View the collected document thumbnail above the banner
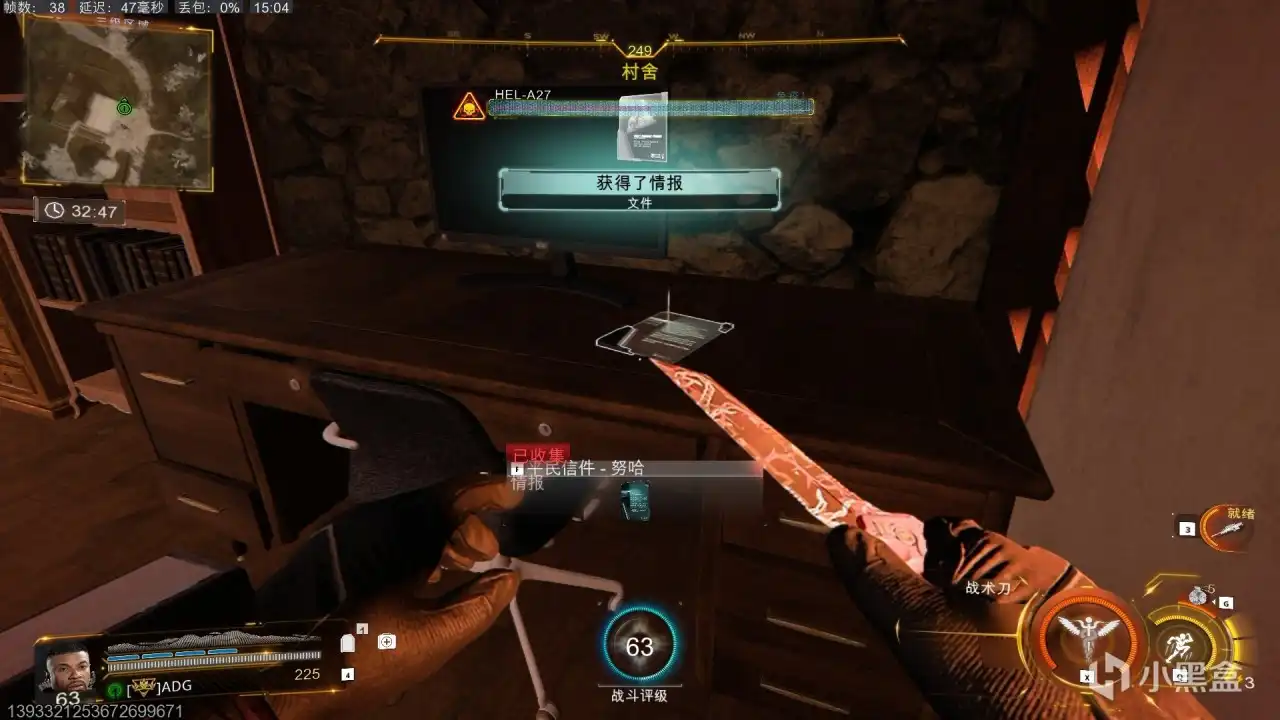 (x=642, y=127)
